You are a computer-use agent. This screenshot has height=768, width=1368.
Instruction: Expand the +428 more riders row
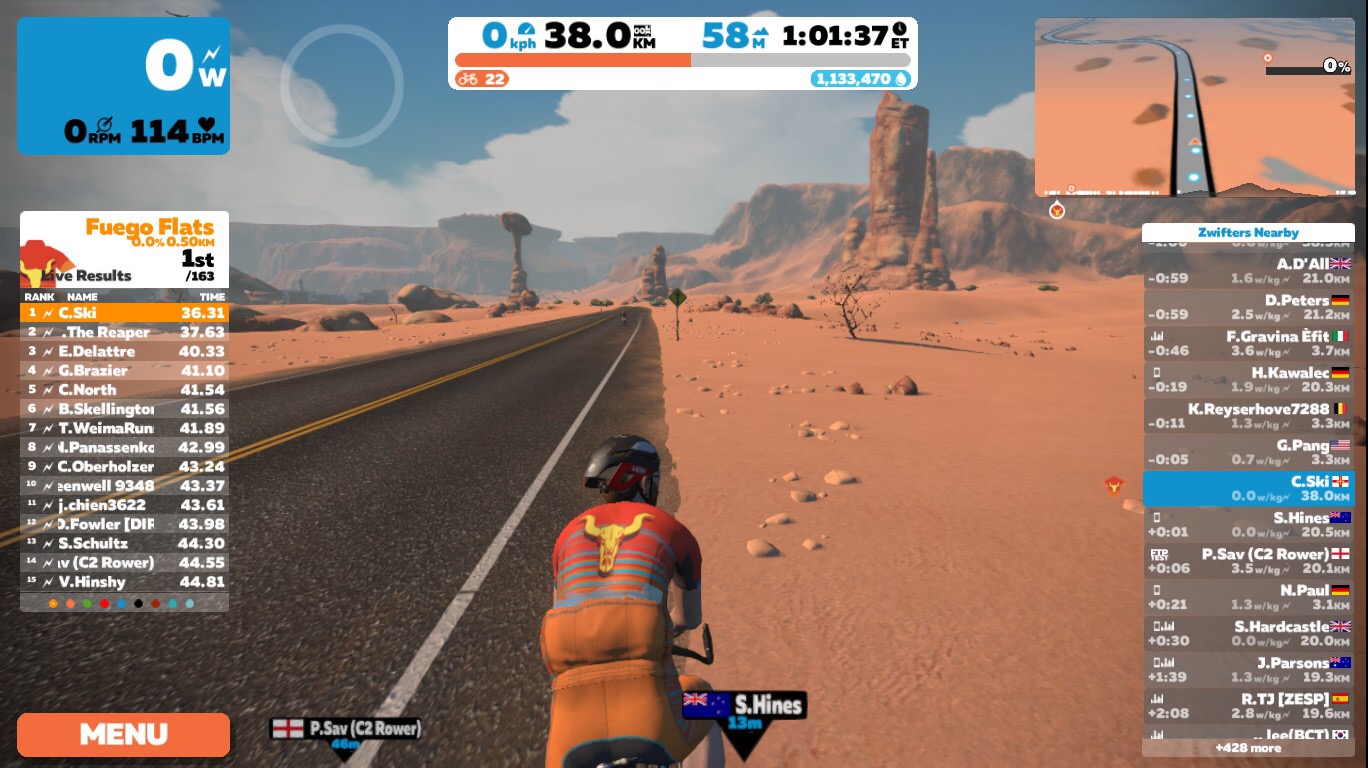pos(1248,748)
